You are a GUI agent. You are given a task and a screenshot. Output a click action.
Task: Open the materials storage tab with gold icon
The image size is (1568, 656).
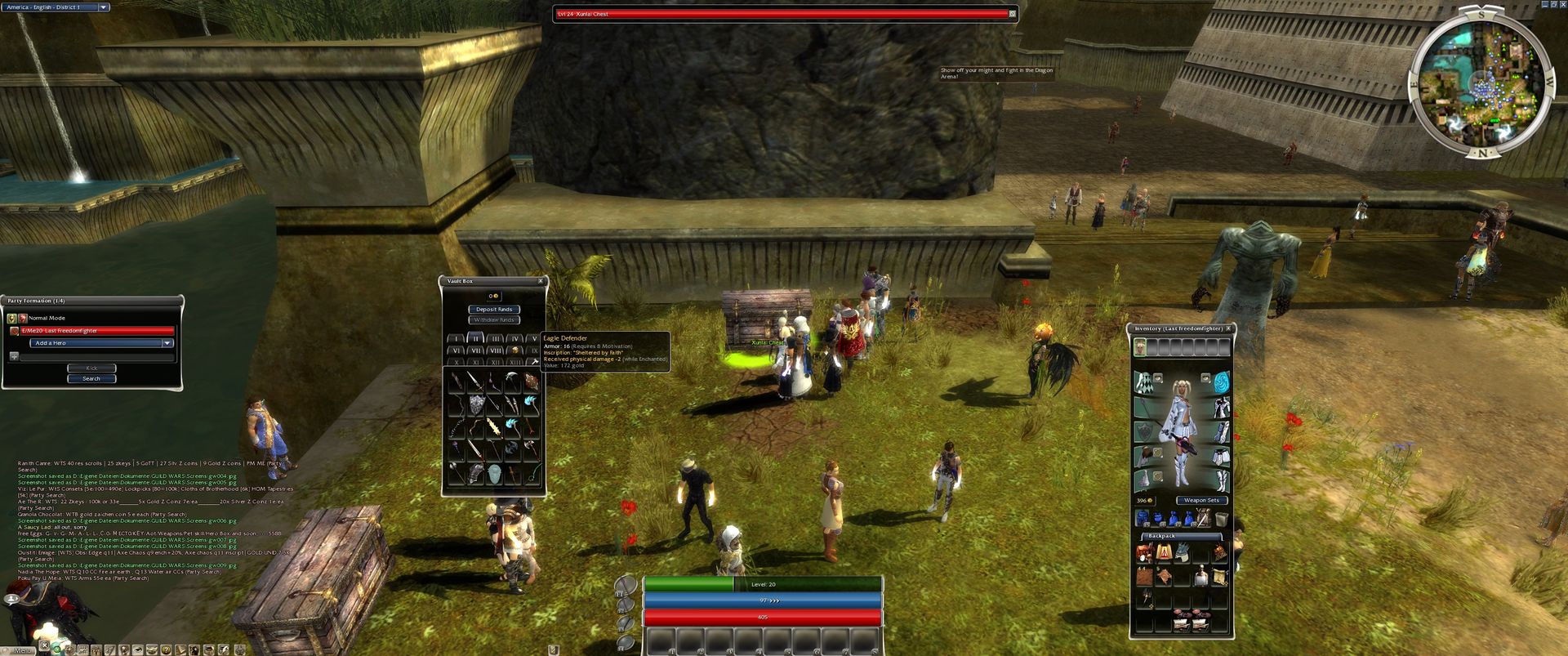(514, 350)
